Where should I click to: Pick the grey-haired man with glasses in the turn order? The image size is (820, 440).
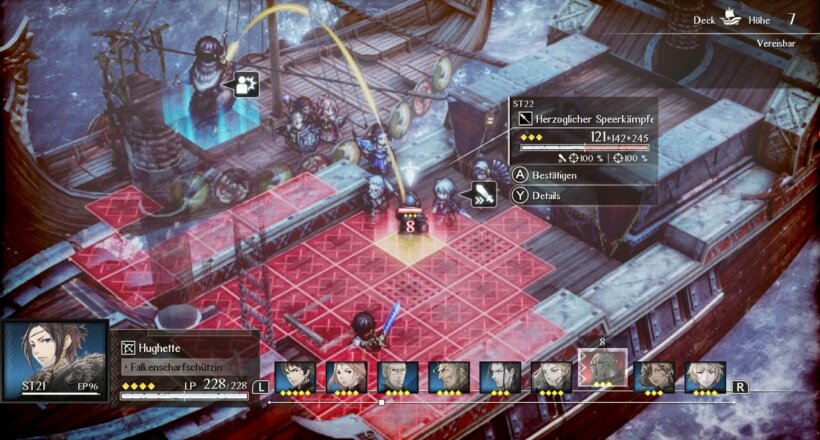[397, 377]
